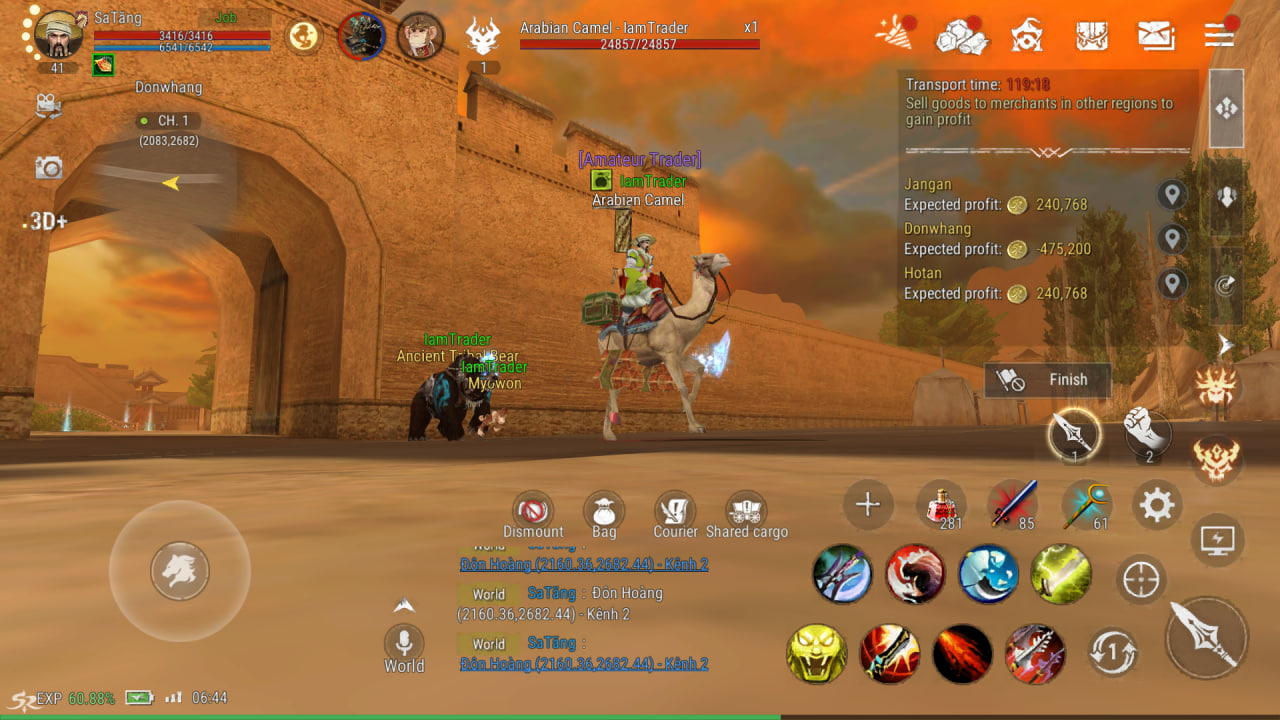1280x720 pixels.
Task: Open the Đôn Hoàng coordinates chat link
Action: (x=584, y=664)
